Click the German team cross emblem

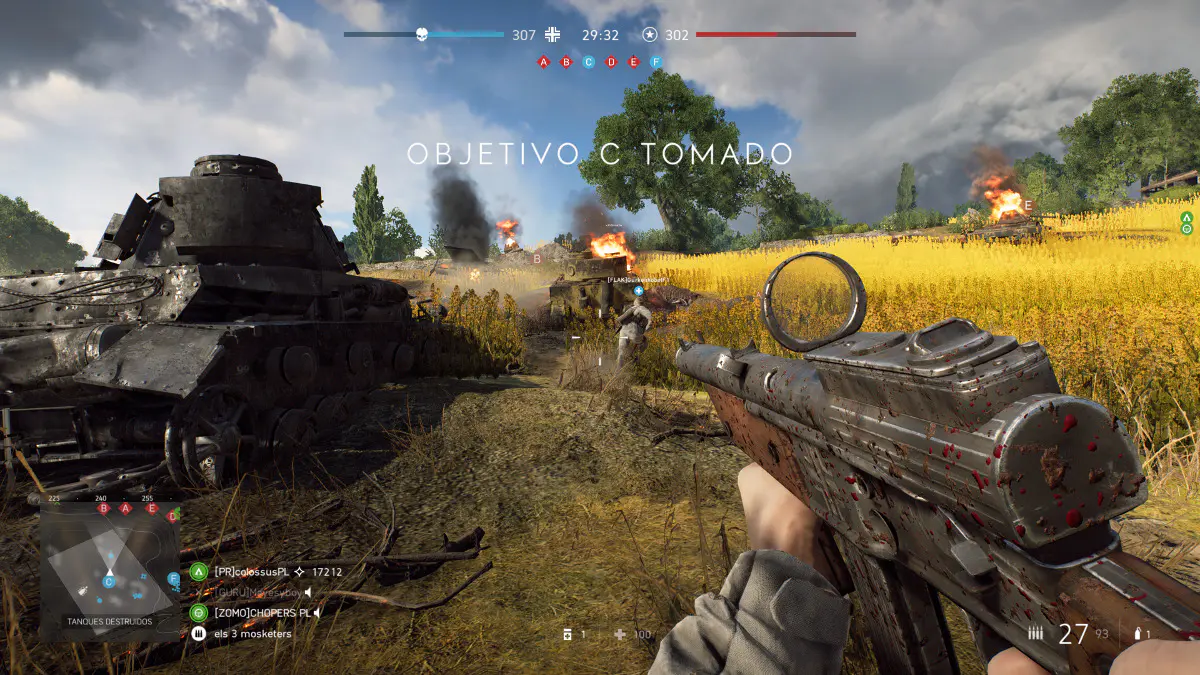click(553, 35)
